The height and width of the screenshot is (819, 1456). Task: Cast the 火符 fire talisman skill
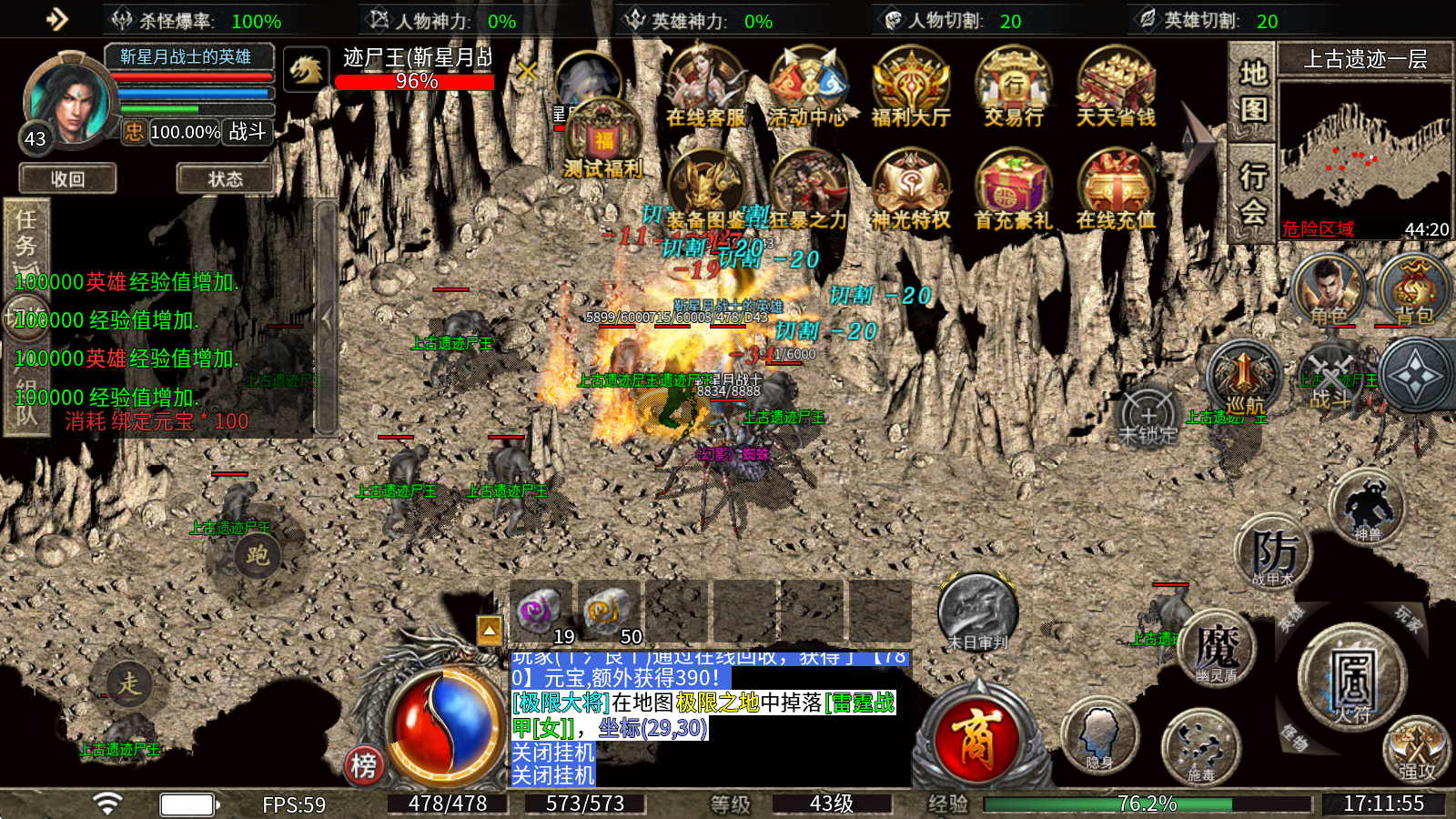pyautogui.click(x=1353, y=680)
